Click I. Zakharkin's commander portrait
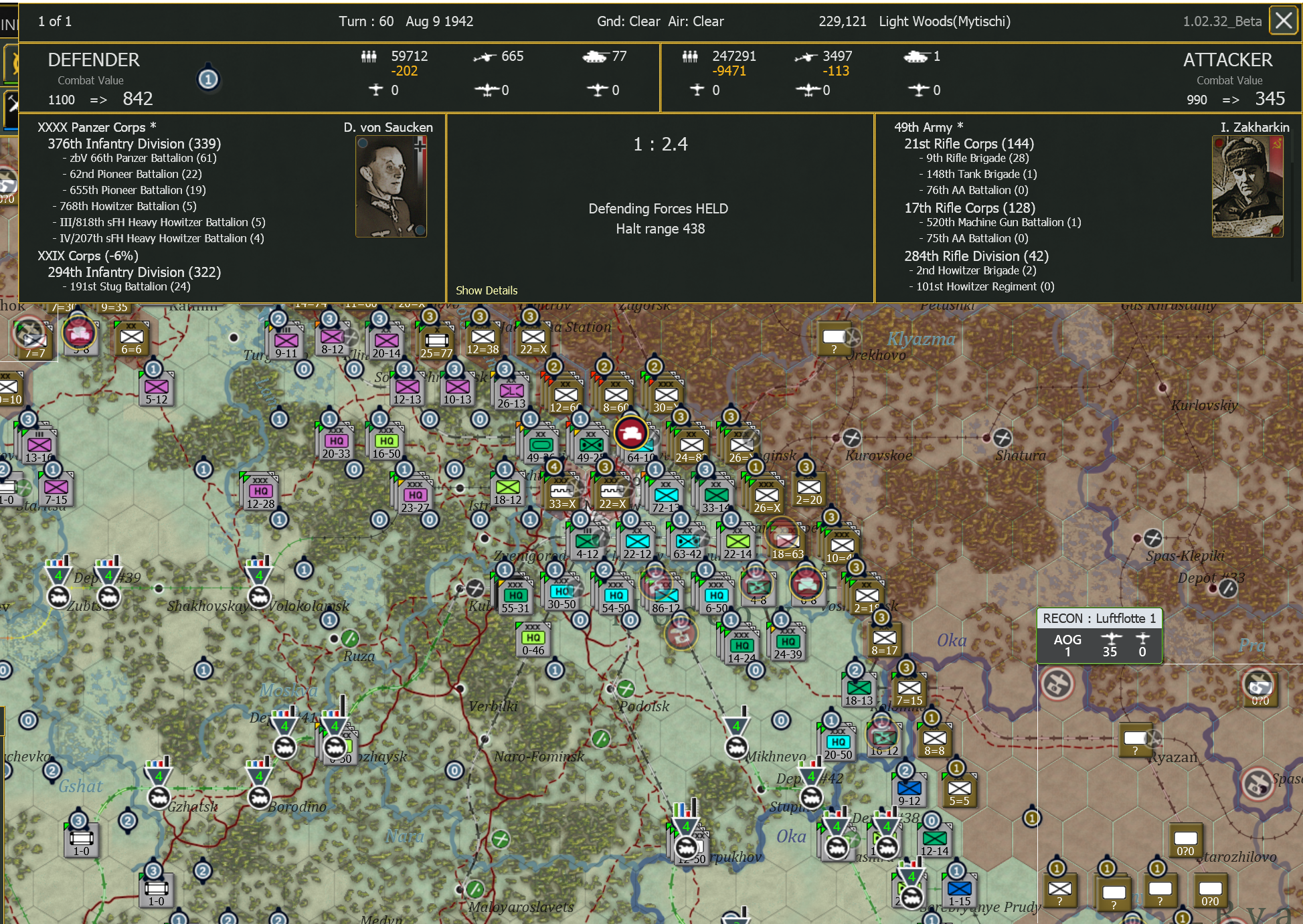The height and width of the screenshot is (924, 1303). [x=1247, y=185]
